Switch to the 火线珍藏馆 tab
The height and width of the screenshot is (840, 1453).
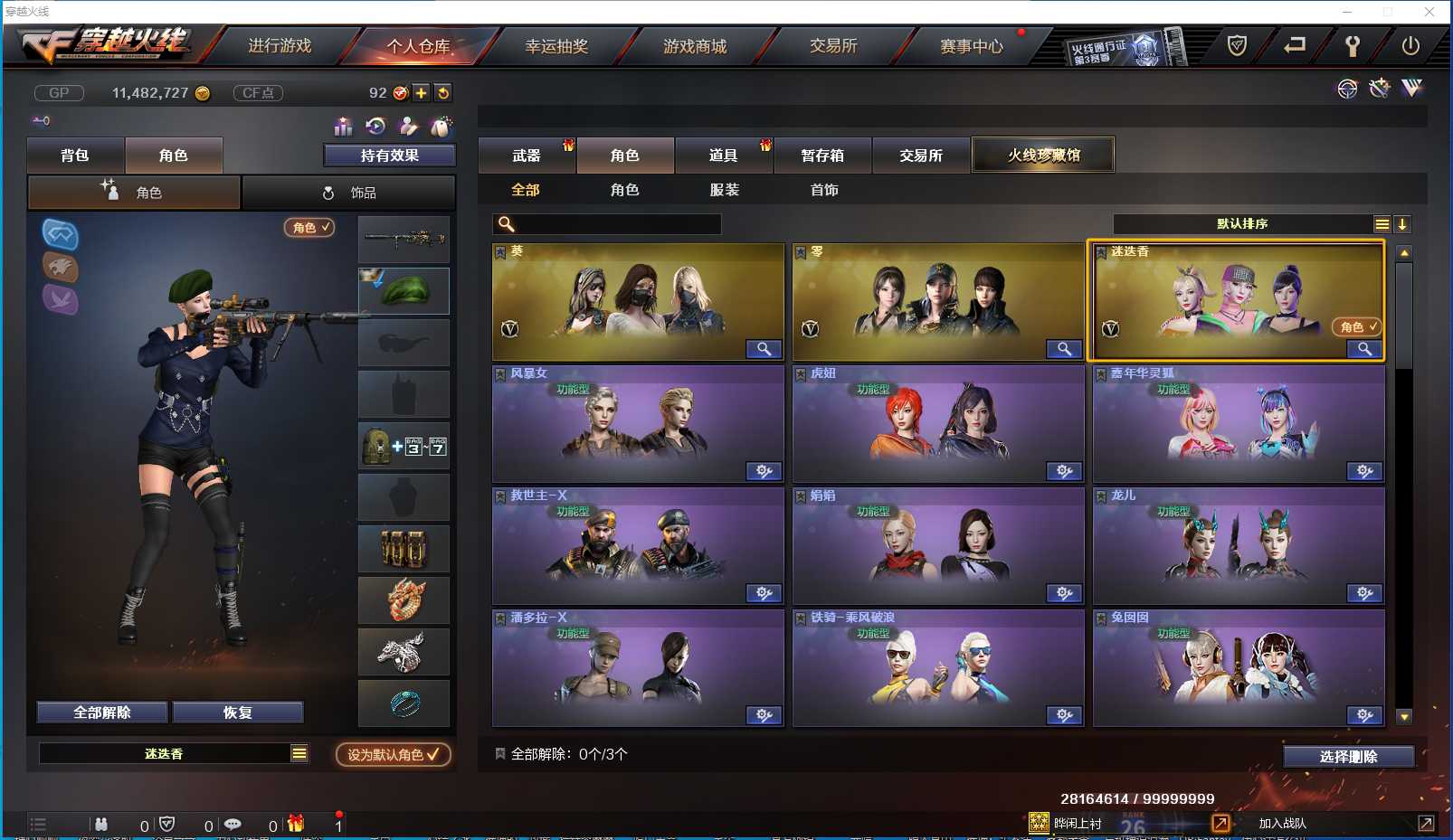click(x=1043, y=154)
